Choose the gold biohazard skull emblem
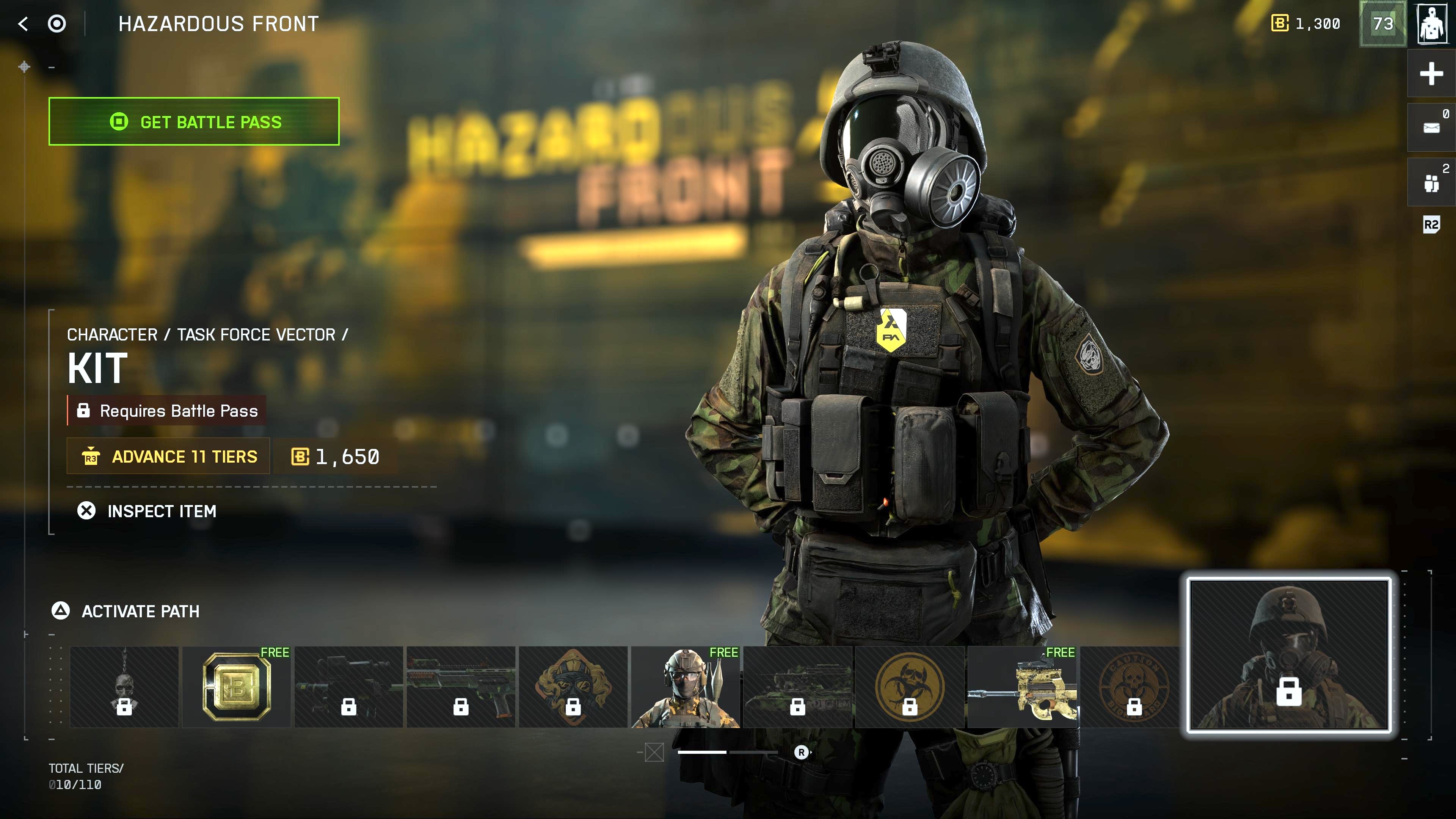 [x=910, y=687]
